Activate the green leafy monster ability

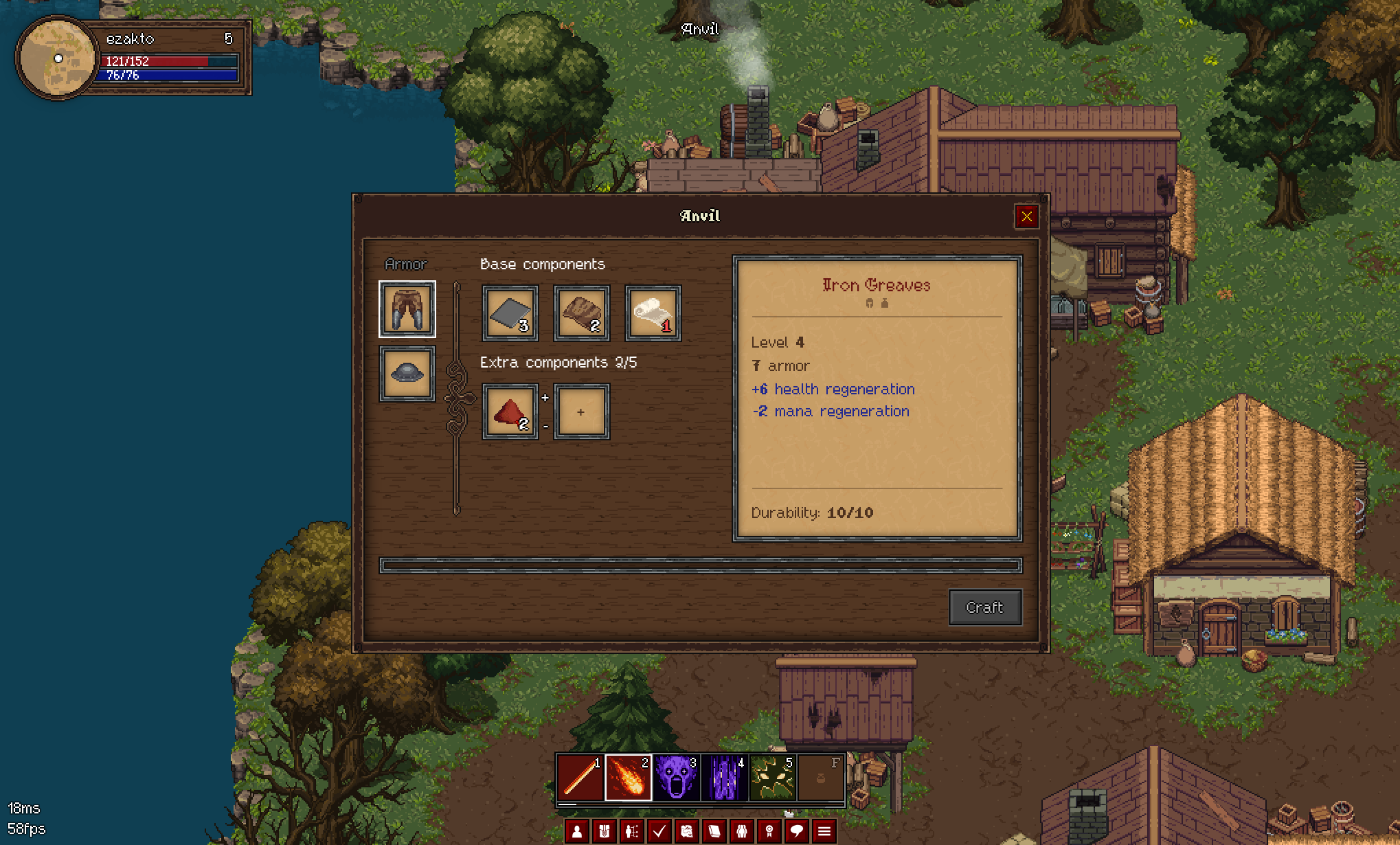click(x=772, y=778)
